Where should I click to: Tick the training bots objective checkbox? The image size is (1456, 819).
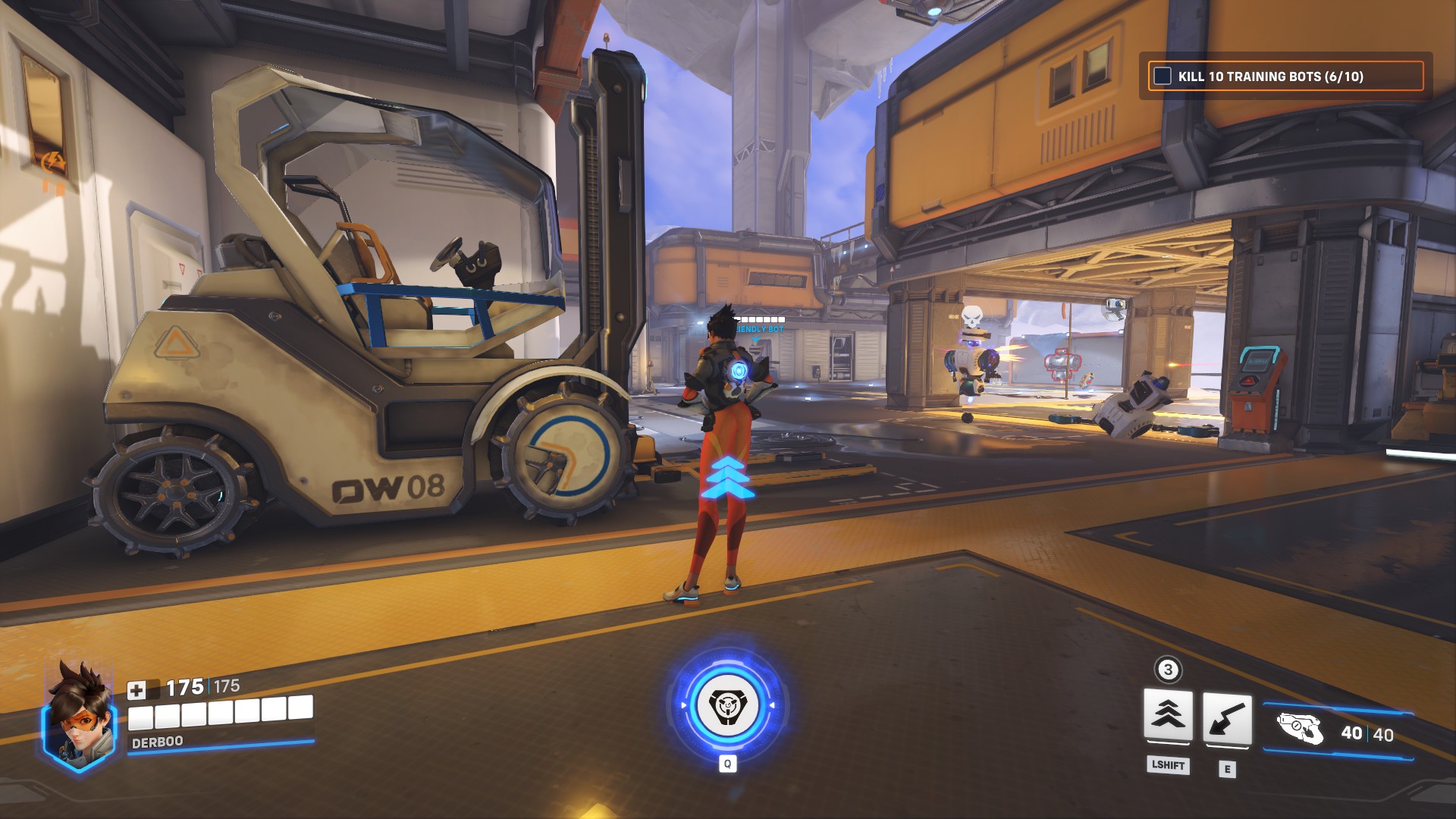[1162, 76]
